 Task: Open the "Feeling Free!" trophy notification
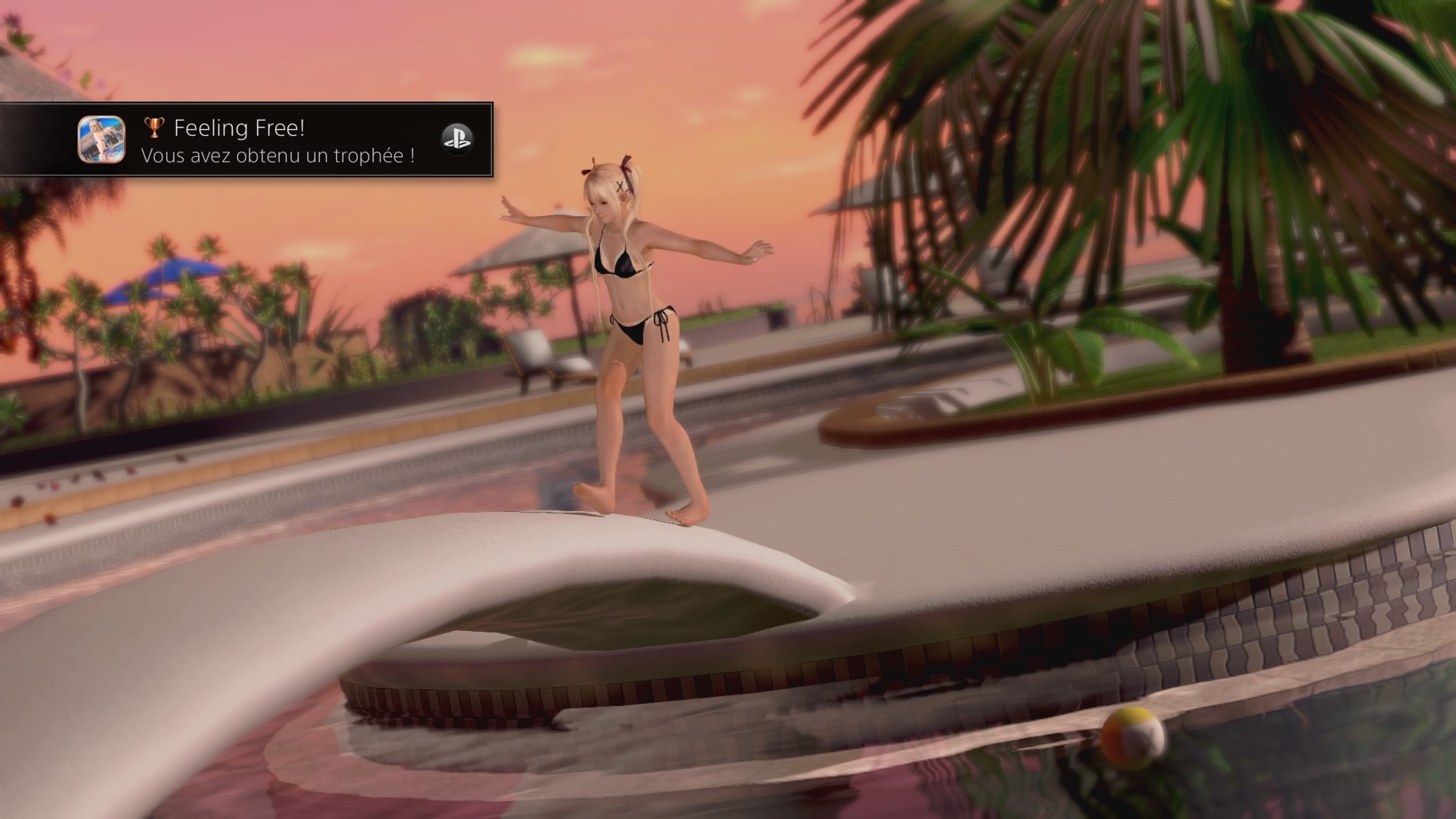click(278, 140)
